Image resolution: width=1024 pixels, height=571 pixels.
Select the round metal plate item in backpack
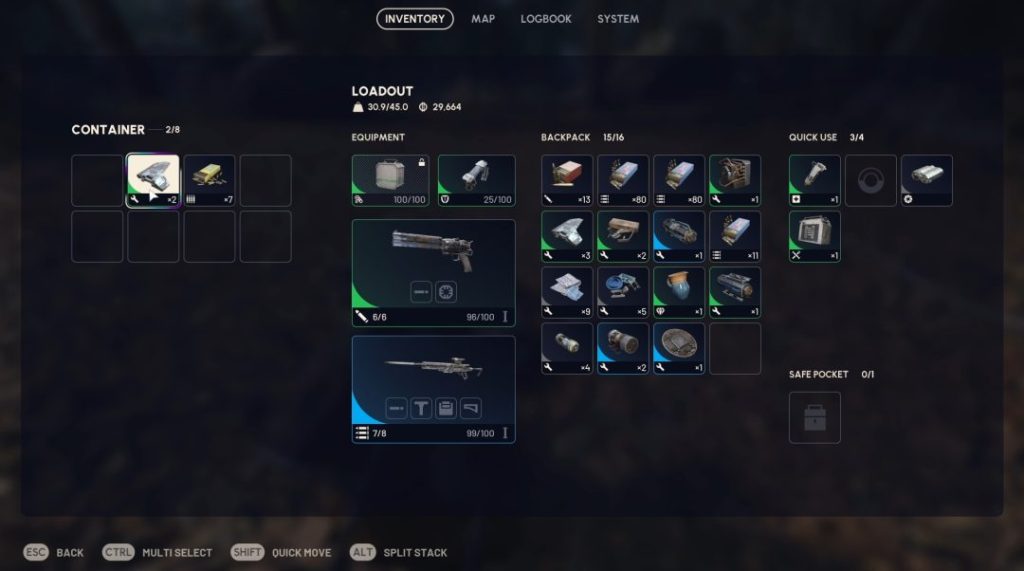click(679, 348)
